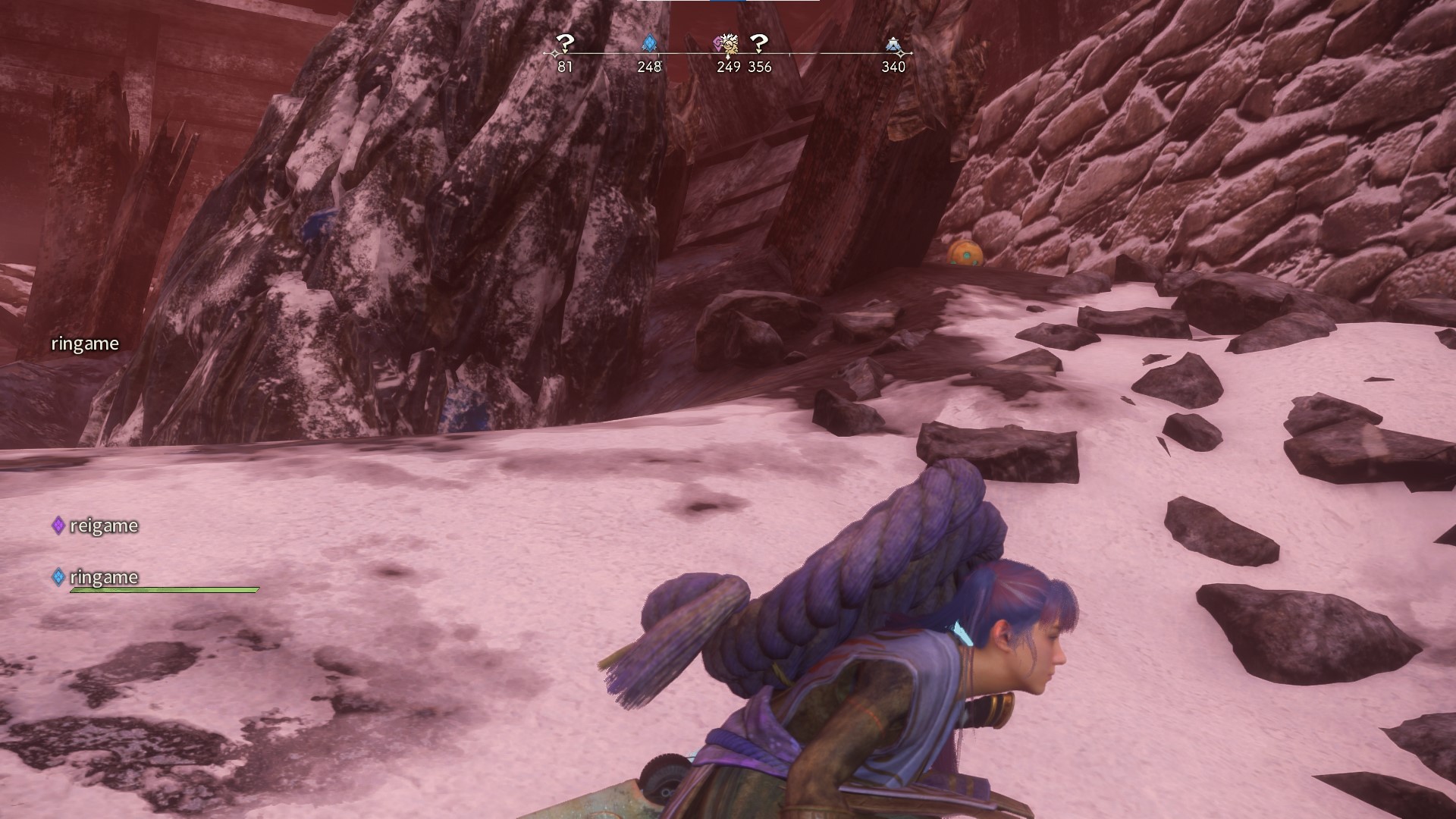
Task: Choose the question mark marker at distance 356
Action: pyautogui.click(x=759, y=44)
